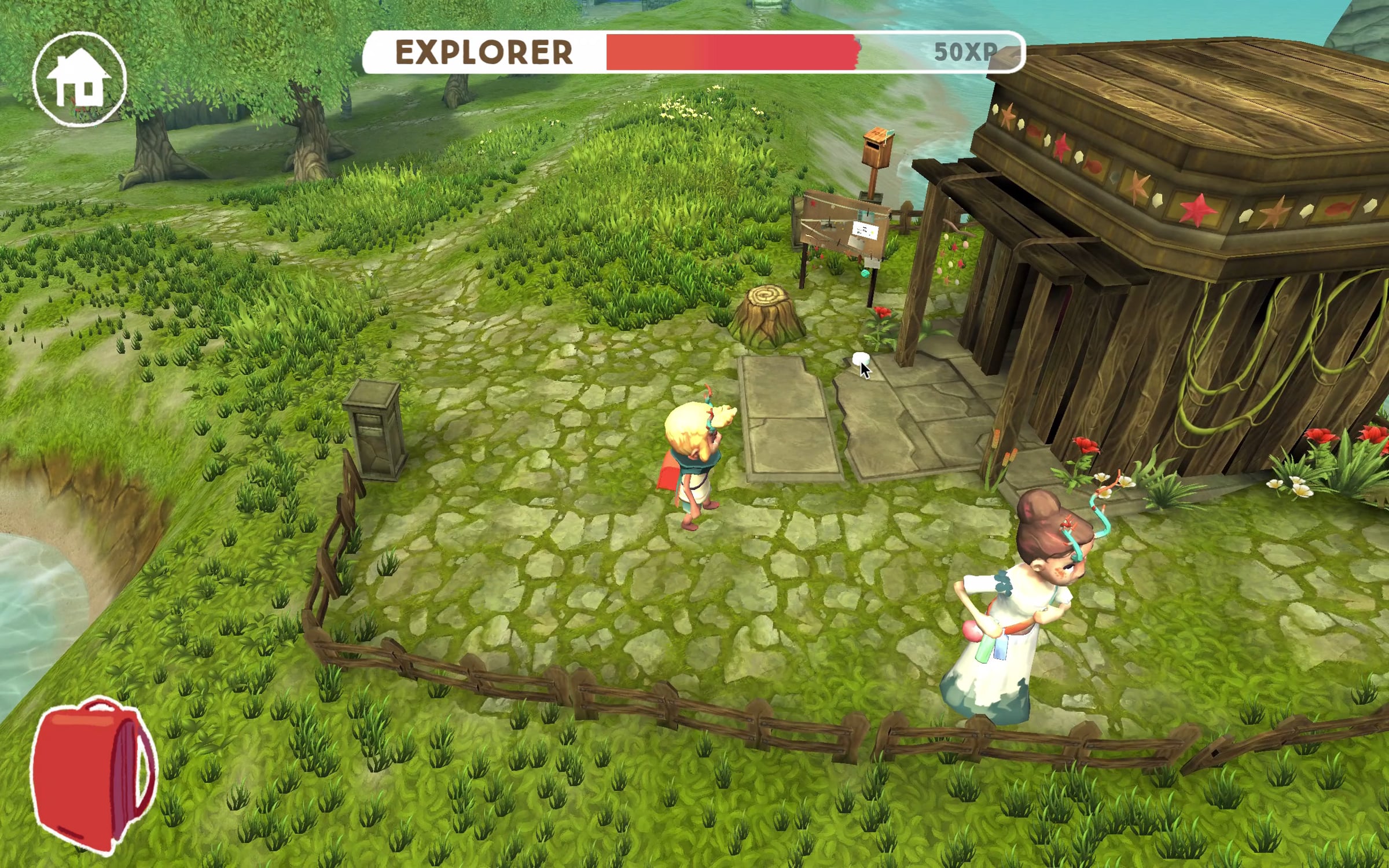Open the red backpack inventory

[x=93, y=773]
